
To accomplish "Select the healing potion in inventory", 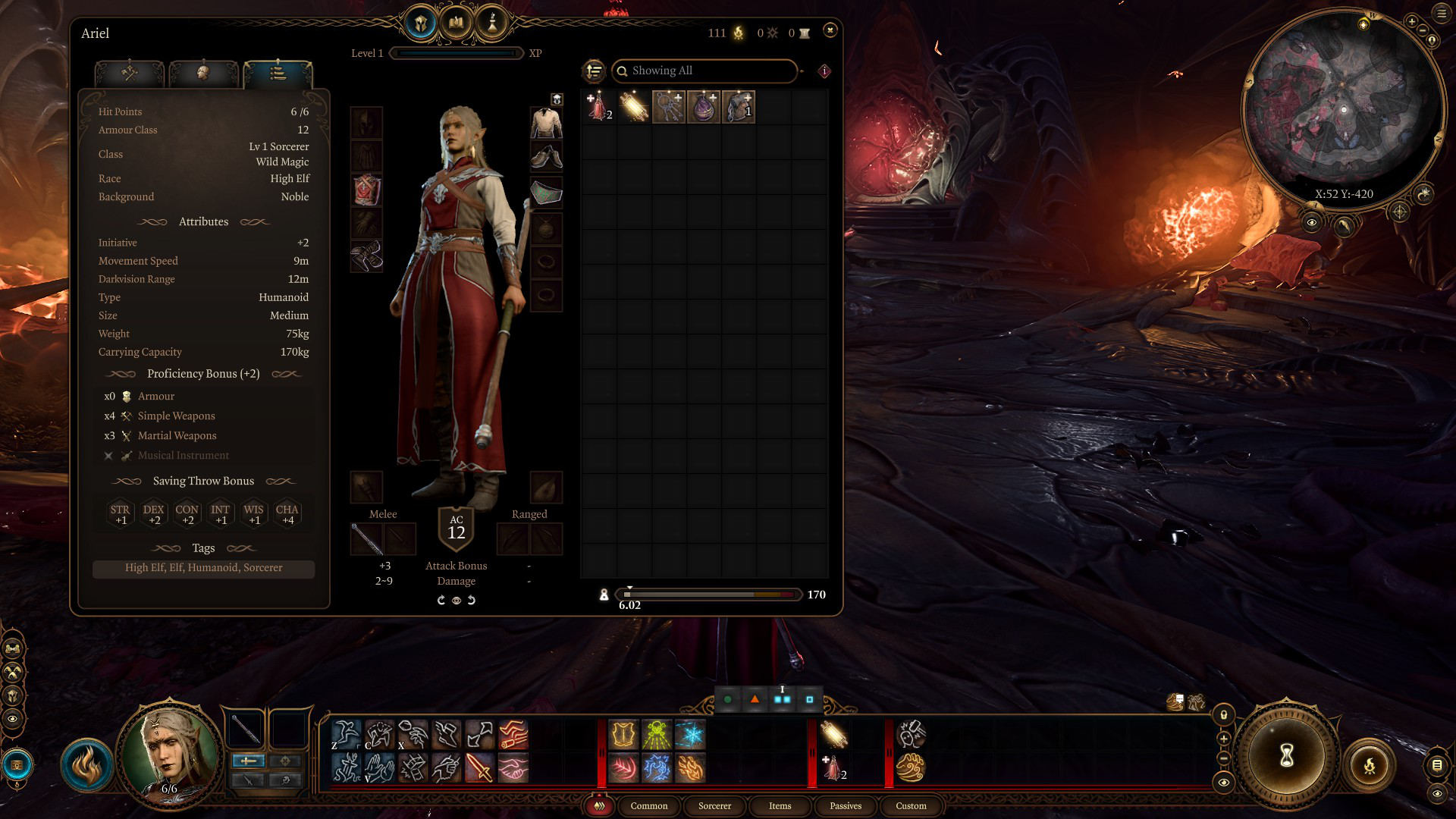I will (x=599, y=107).
